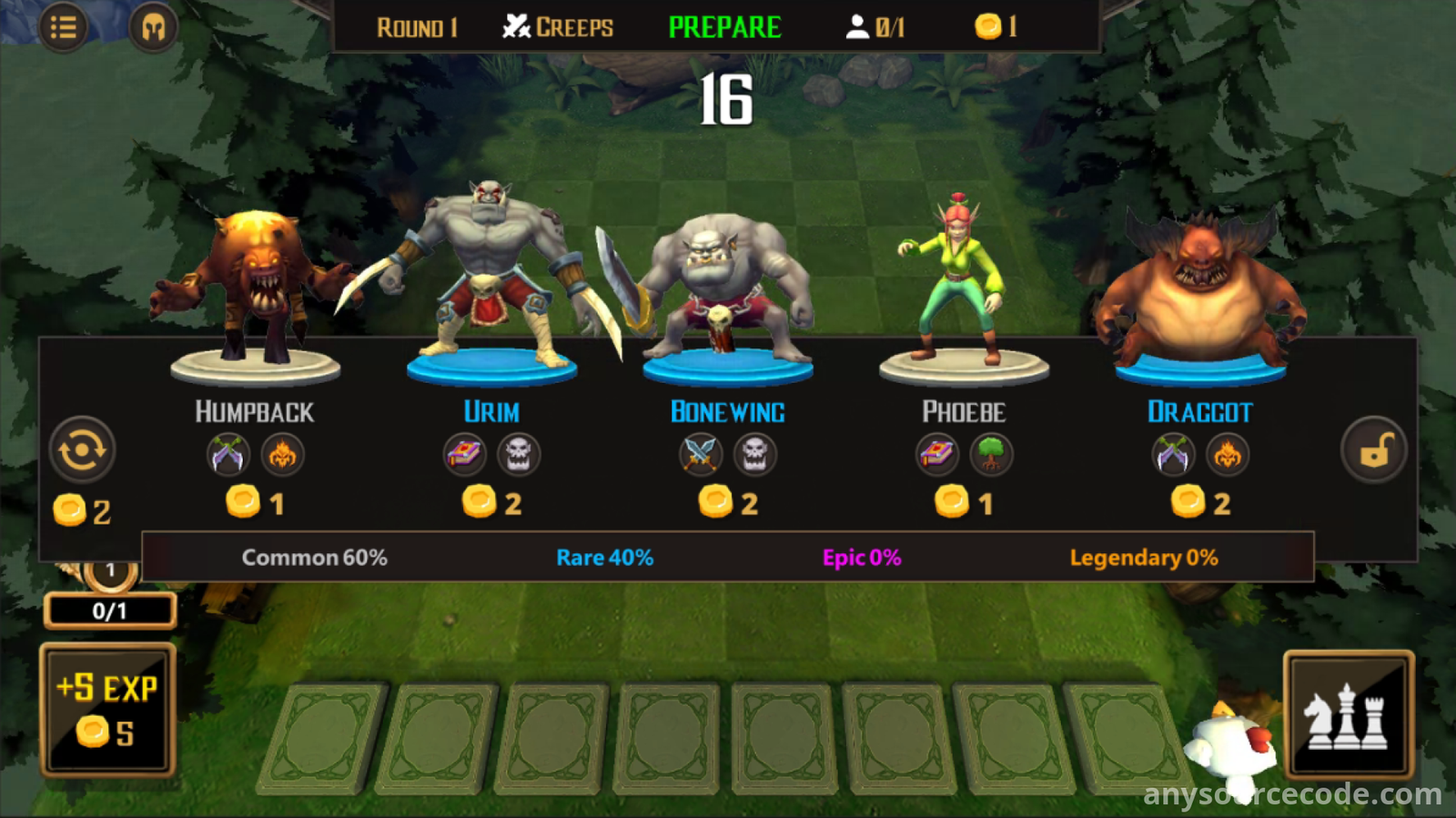Choose the Draggot hero card
This screenshot has width=1456, height=818.
(x=1199, y=364)
